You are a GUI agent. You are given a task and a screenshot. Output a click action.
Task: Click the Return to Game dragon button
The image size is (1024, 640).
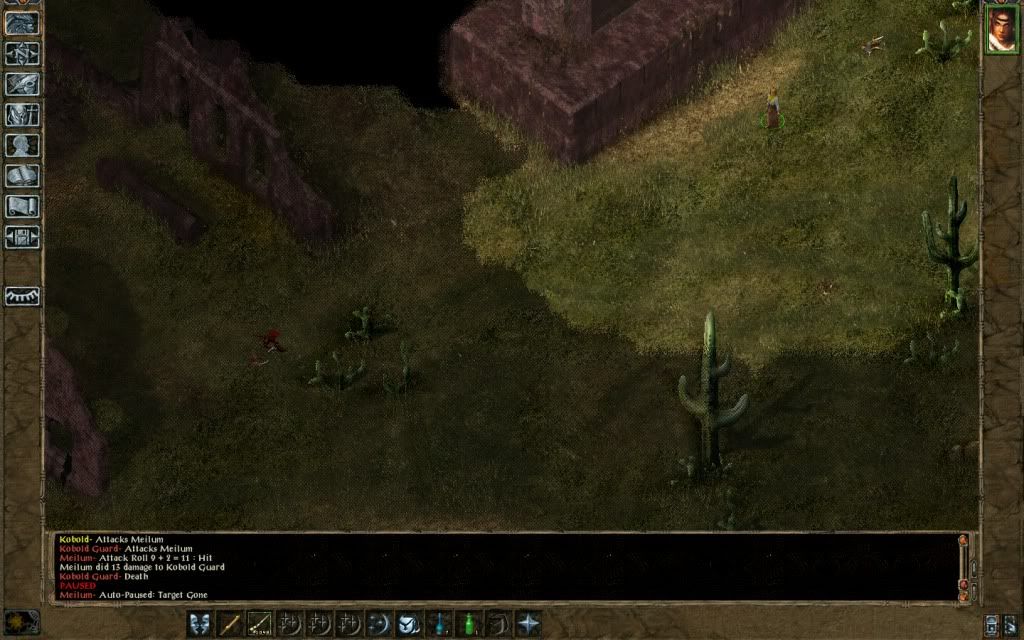pos(21,23)
